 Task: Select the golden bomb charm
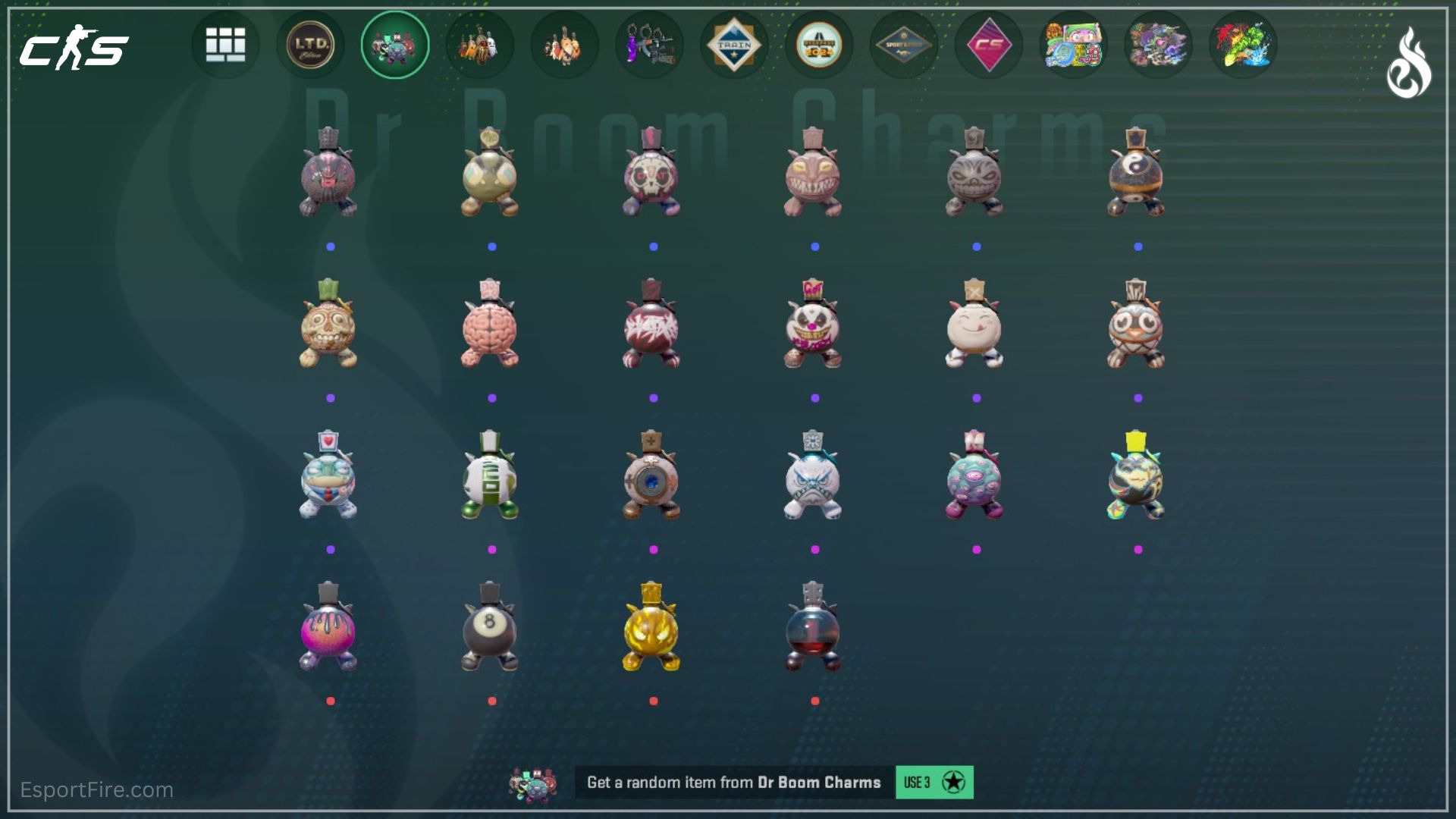(x=652, y=629)
